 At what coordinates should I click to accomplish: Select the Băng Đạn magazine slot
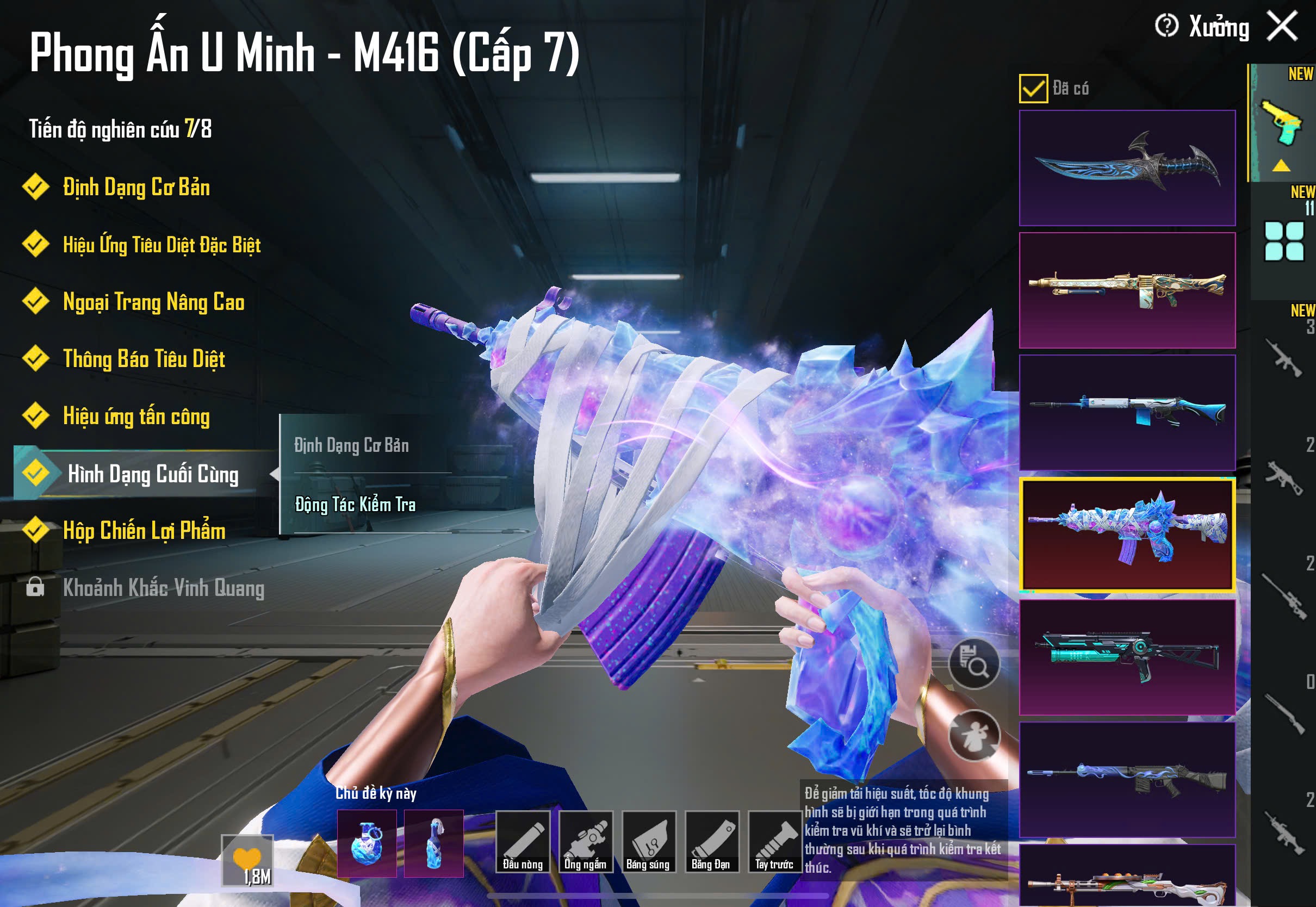711,842
